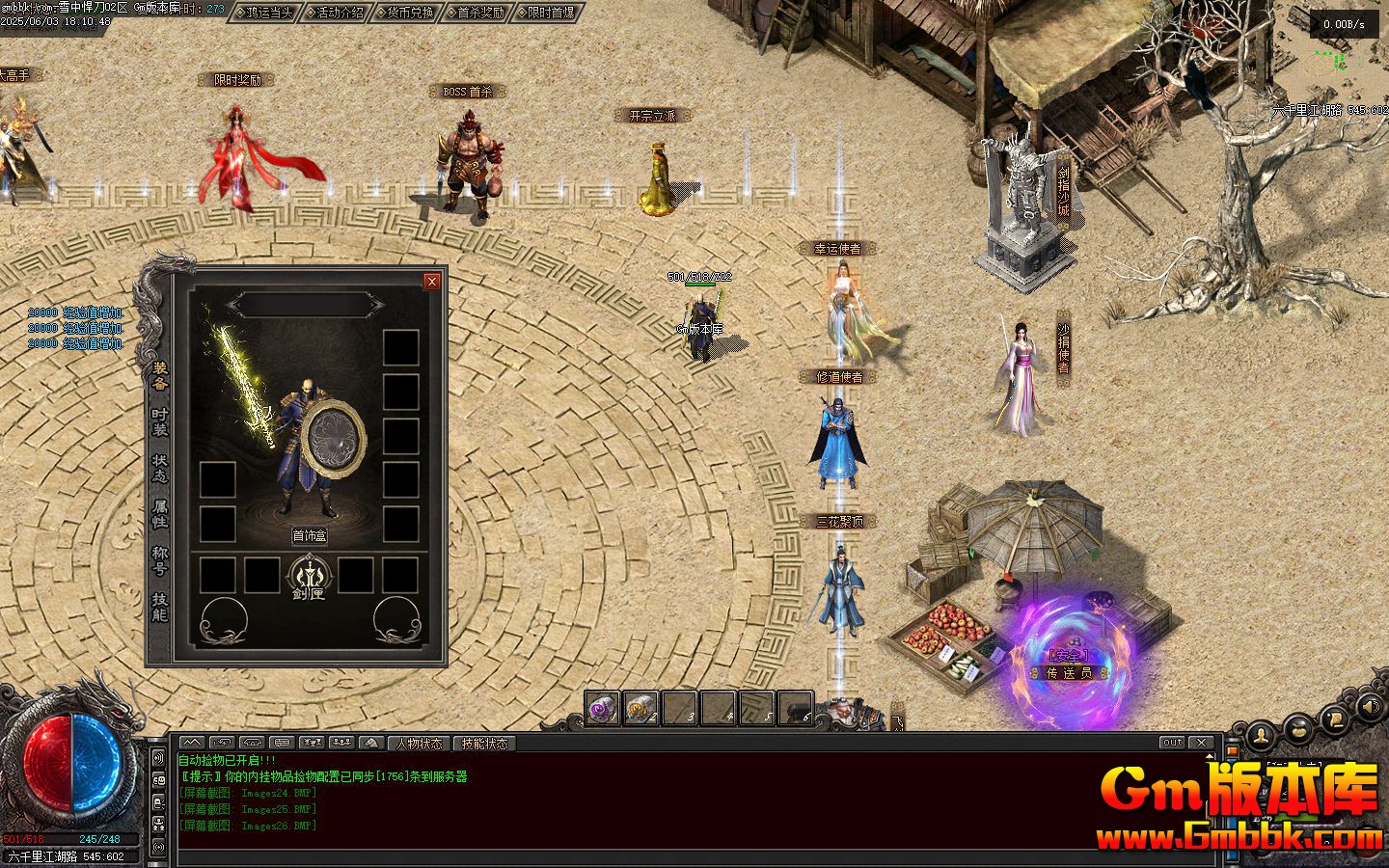Switch chat to the 人物状态 tab
This screenshot has width=1389, height=868.
click(x=419, y=744)
